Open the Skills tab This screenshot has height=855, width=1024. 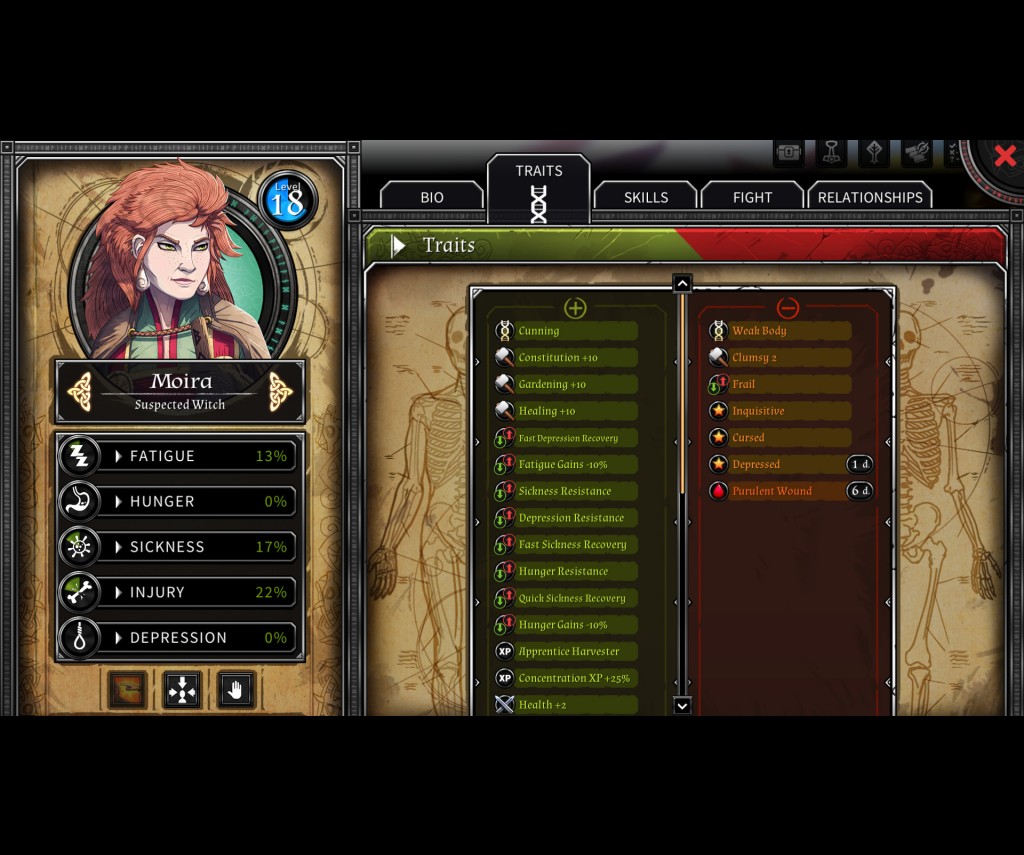click(645, 197)
